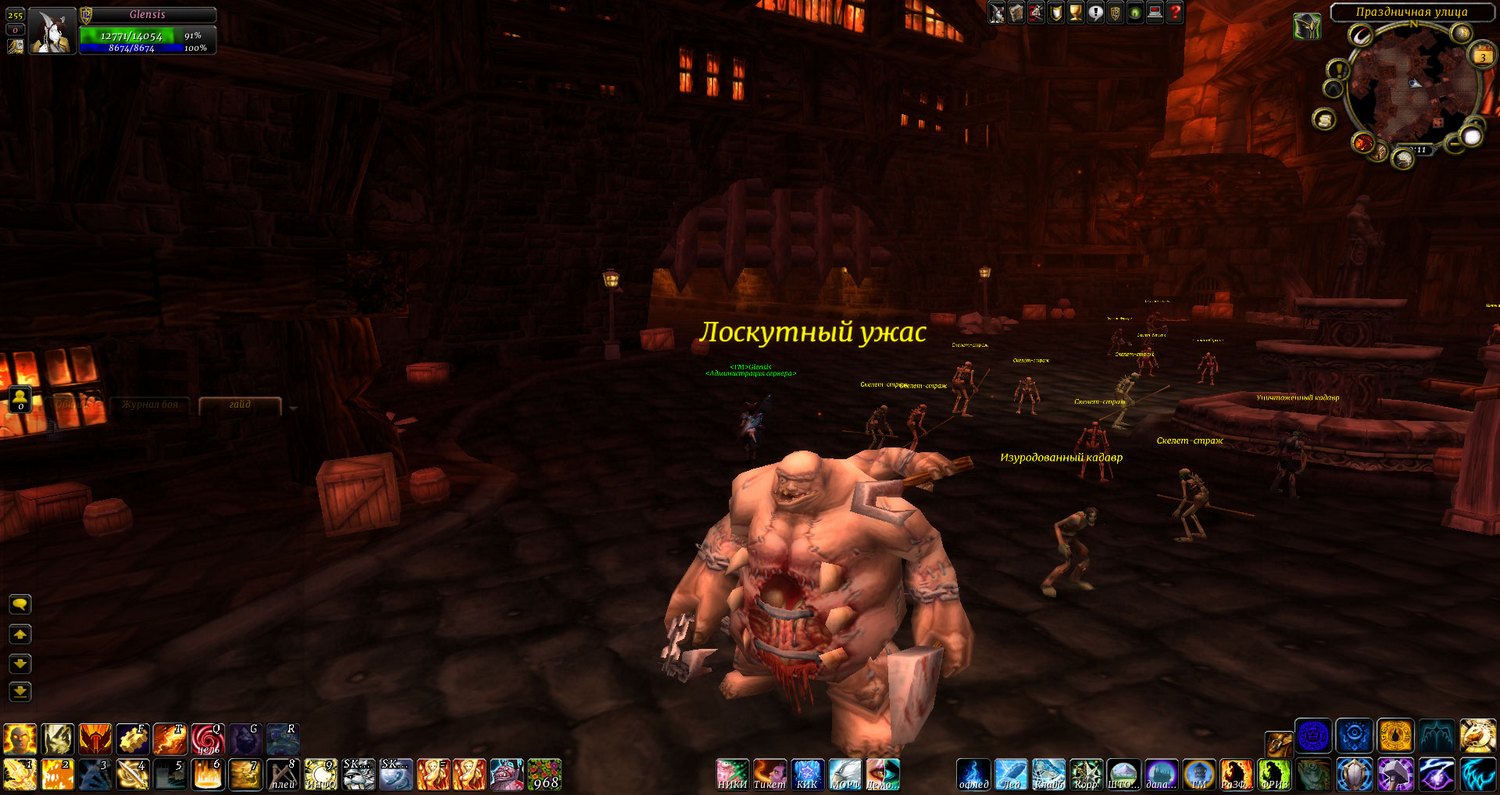1500x795 pixels.
Task: Open the calendar button showing 3
Action: coord(1484,56)
